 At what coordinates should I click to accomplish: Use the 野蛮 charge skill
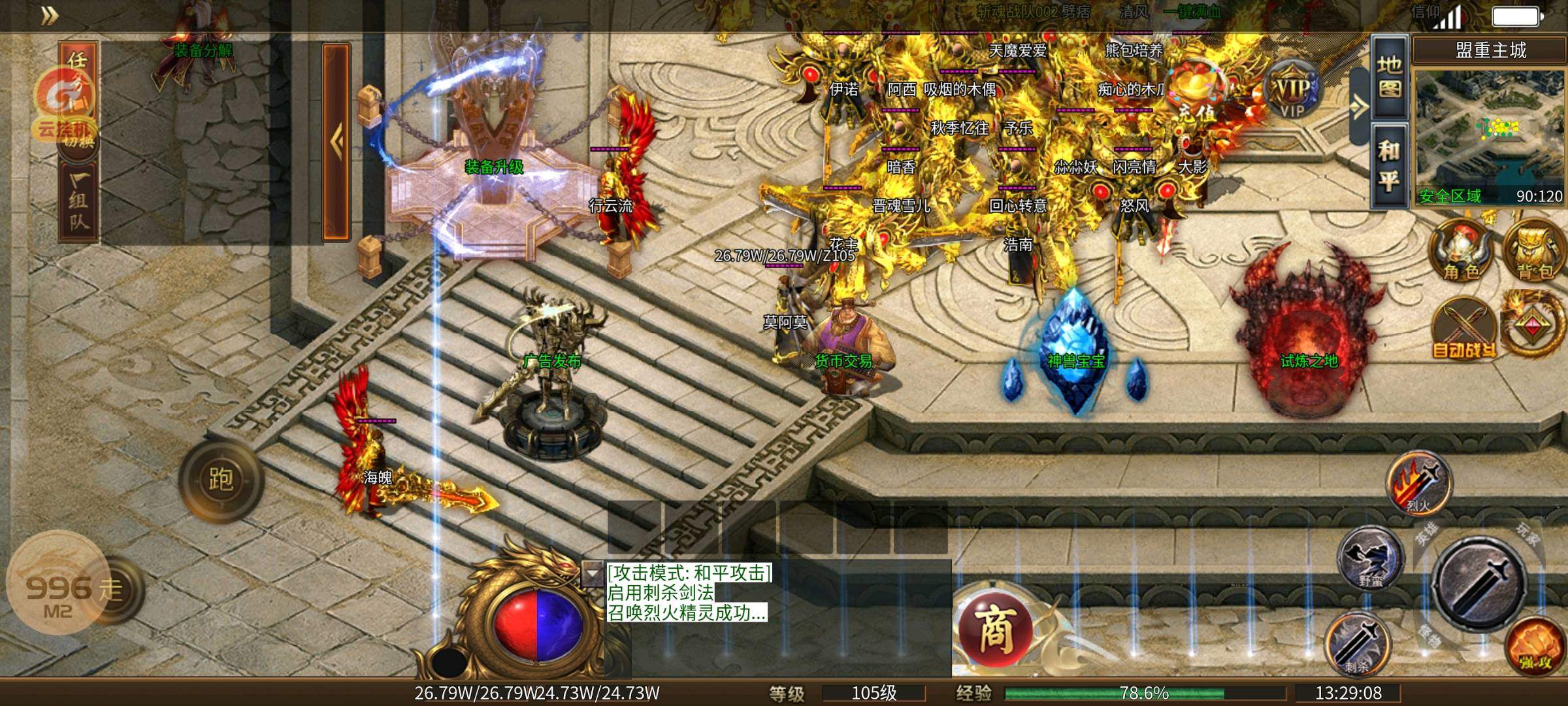point(1371,560)
